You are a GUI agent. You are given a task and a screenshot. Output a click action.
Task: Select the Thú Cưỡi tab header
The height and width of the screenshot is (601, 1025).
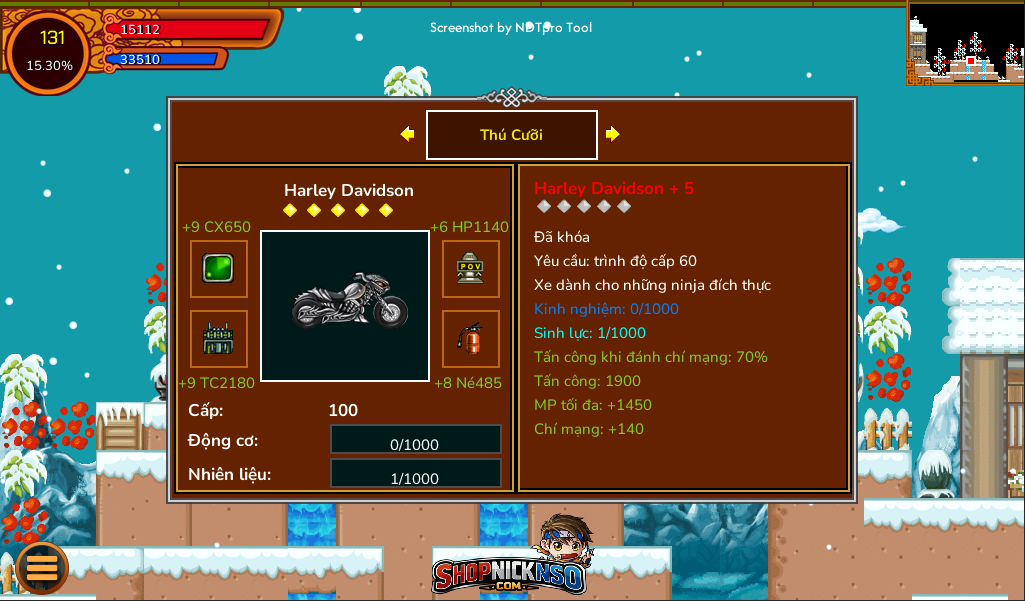(x=512, y=135)
